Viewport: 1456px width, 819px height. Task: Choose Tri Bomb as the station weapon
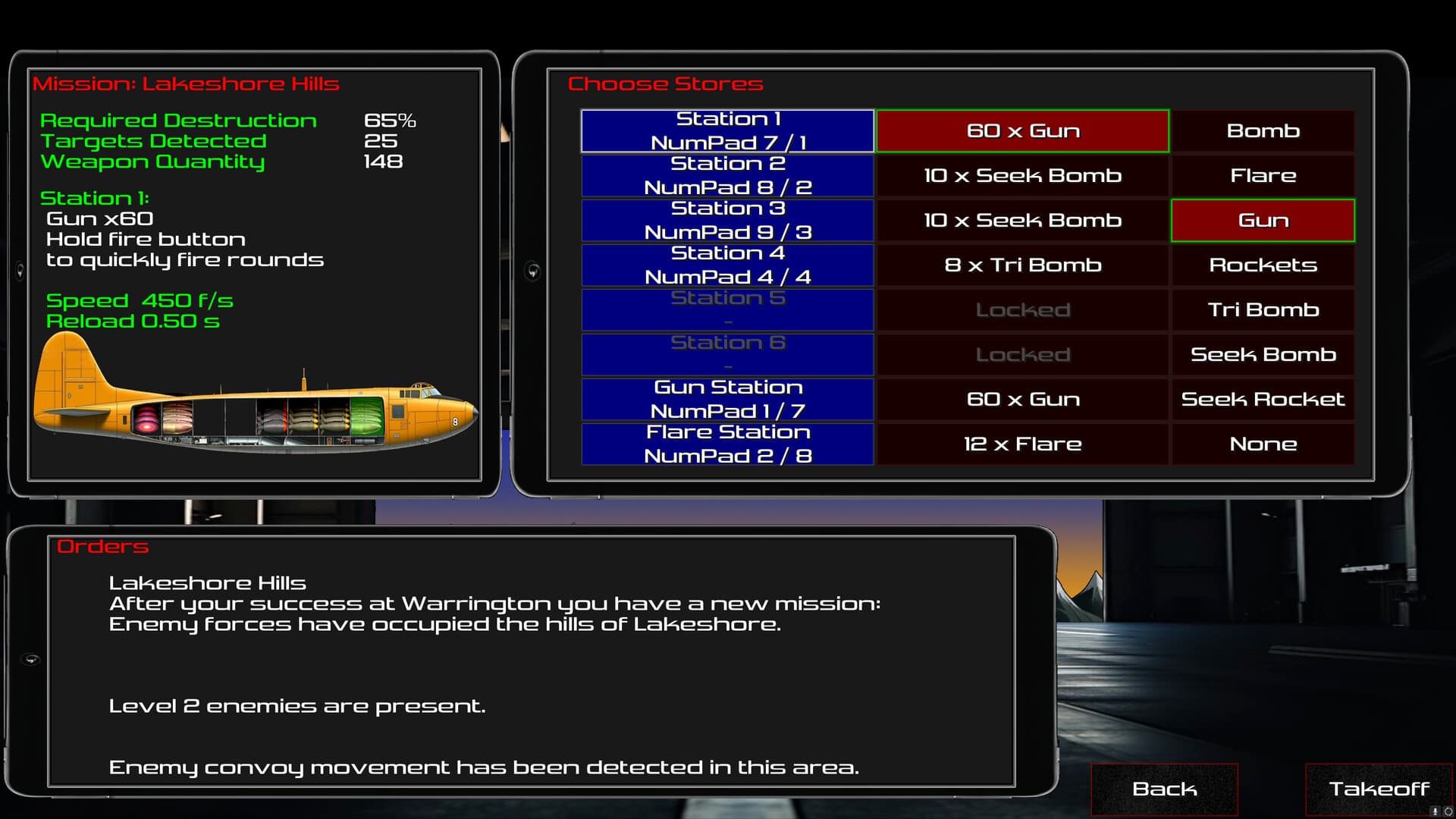point(1262,309)
